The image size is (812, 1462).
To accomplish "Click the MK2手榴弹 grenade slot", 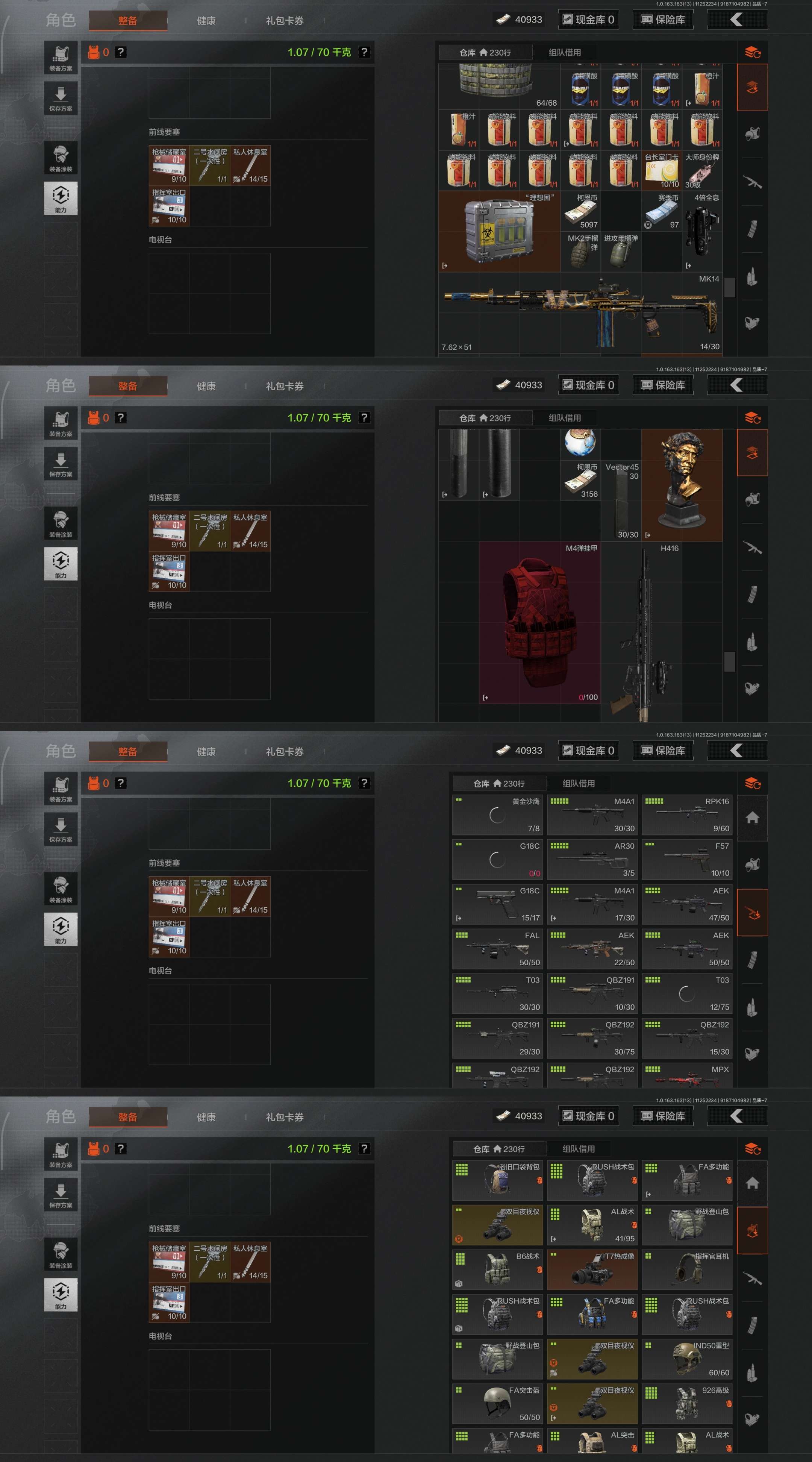I will (x=580, y=252).
